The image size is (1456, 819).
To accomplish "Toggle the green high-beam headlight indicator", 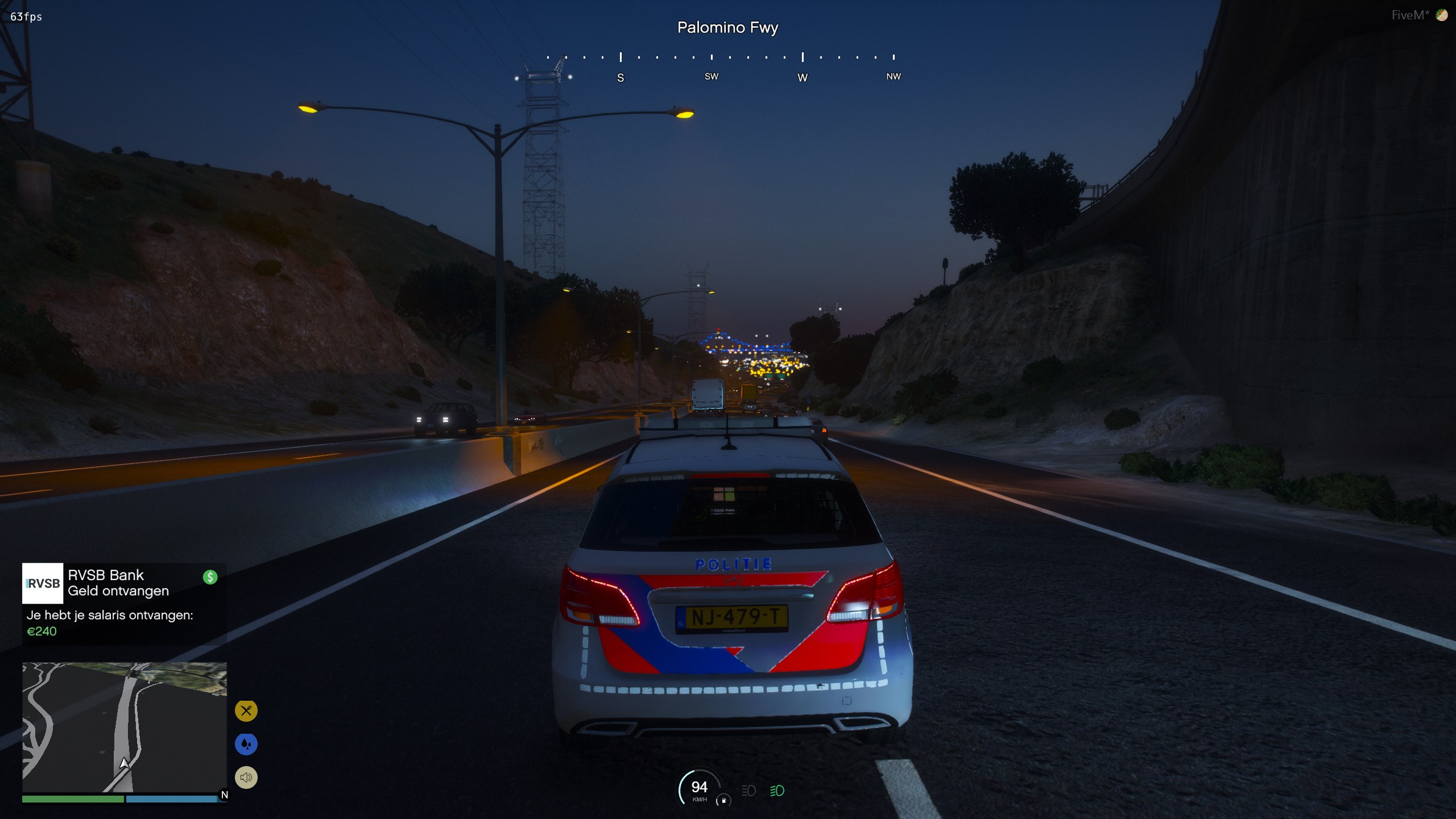I will [777, 791].
